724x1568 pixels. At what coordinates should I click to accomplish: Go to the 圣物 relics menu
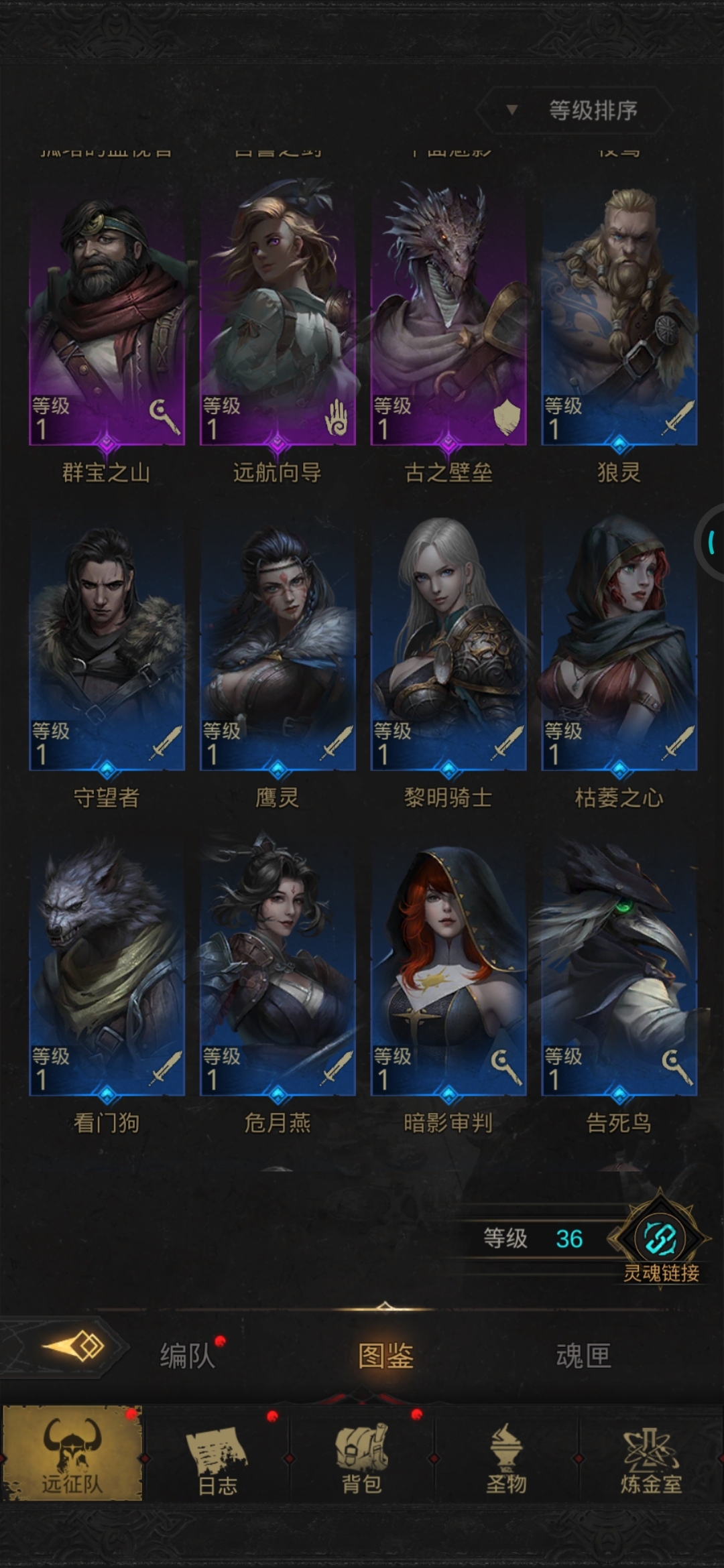click(x=506, y=1455)
